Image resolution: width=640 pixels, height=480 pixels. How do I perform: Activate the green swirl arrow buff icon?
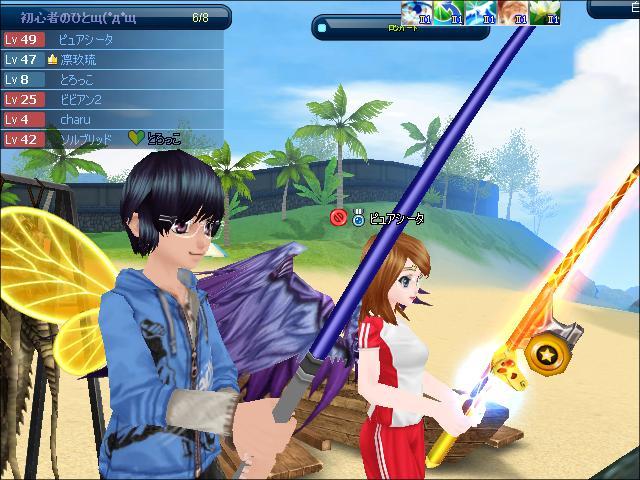point(448,12)
